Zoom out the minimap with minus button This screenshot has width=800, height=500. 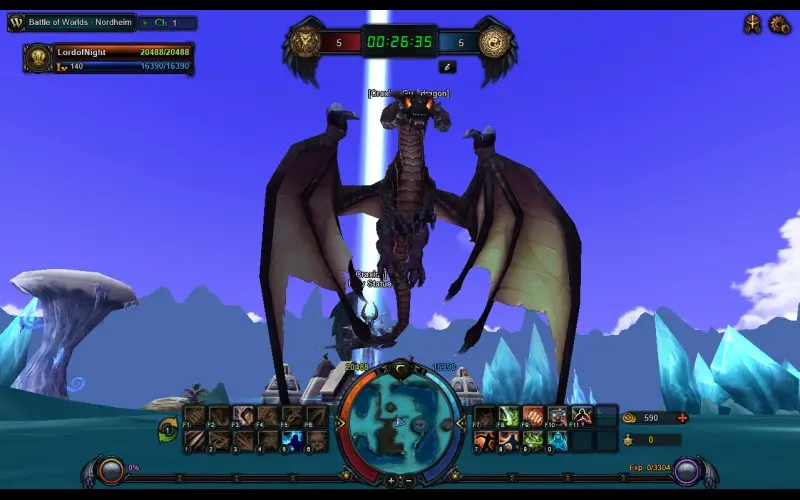(x=409, y=481)
